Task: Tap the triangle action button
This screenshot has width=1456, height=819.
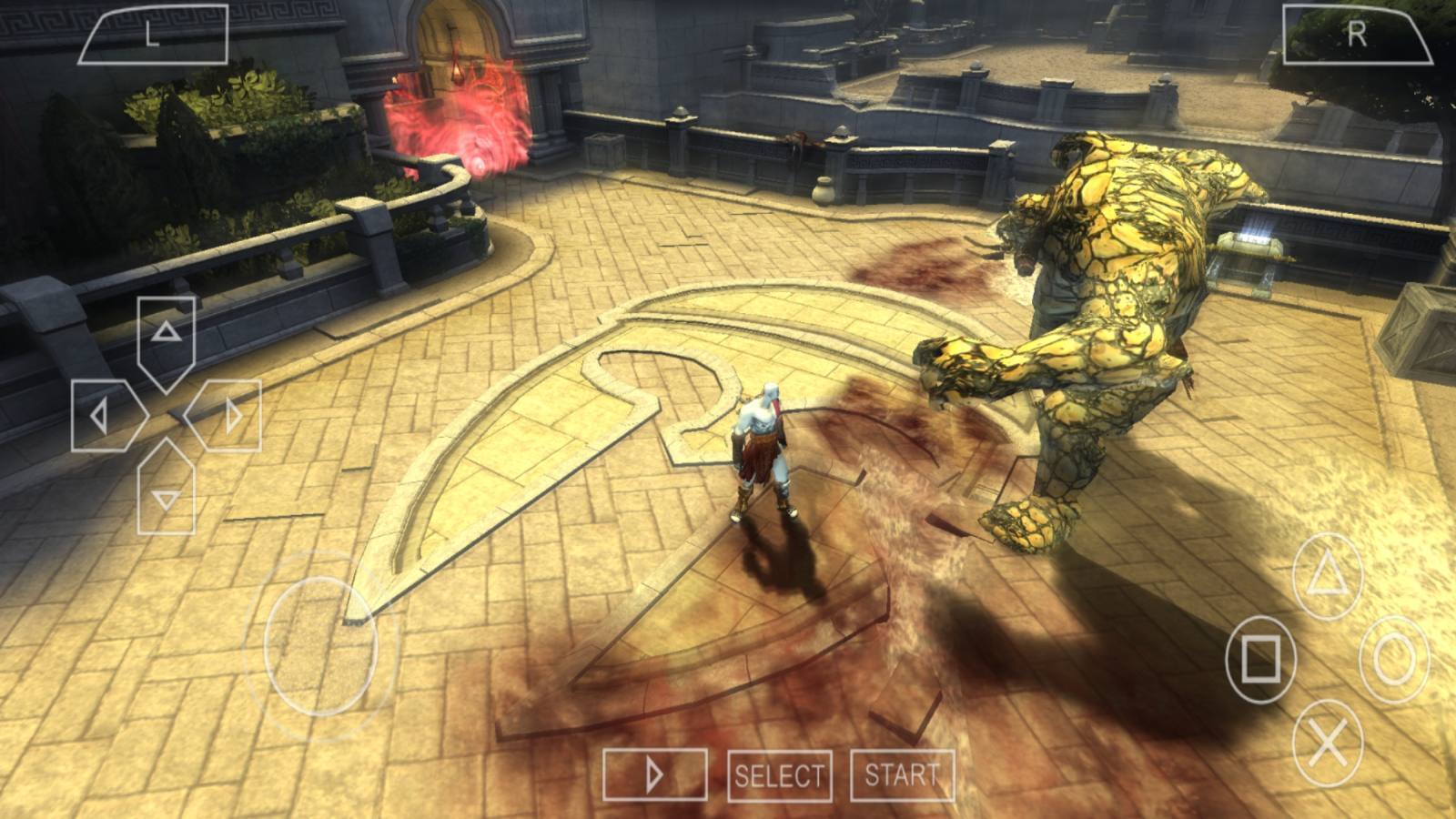Action: tap(1328, 577)
